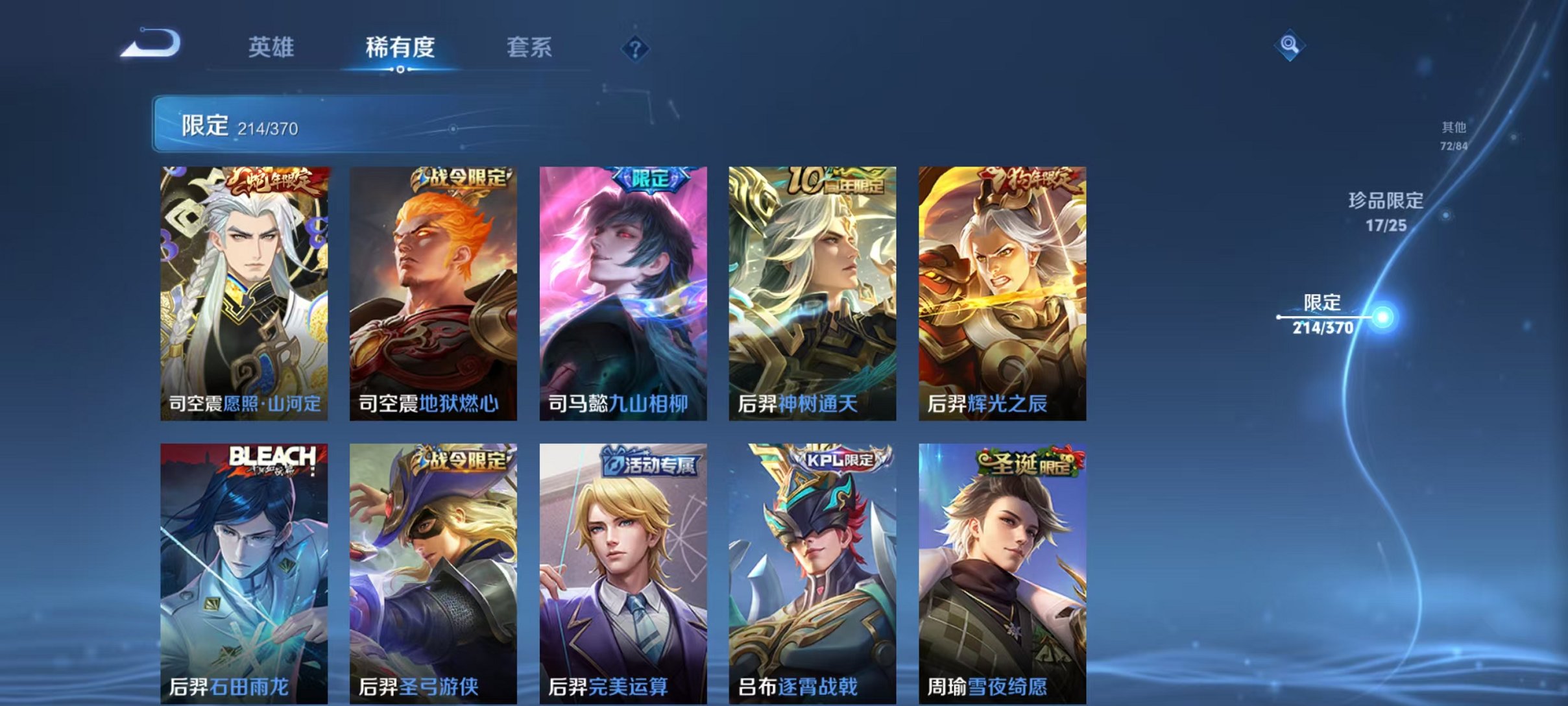Switch to the 套系 tab
This screenshot has width=1568, height=706.
click(x=529, y=46)
